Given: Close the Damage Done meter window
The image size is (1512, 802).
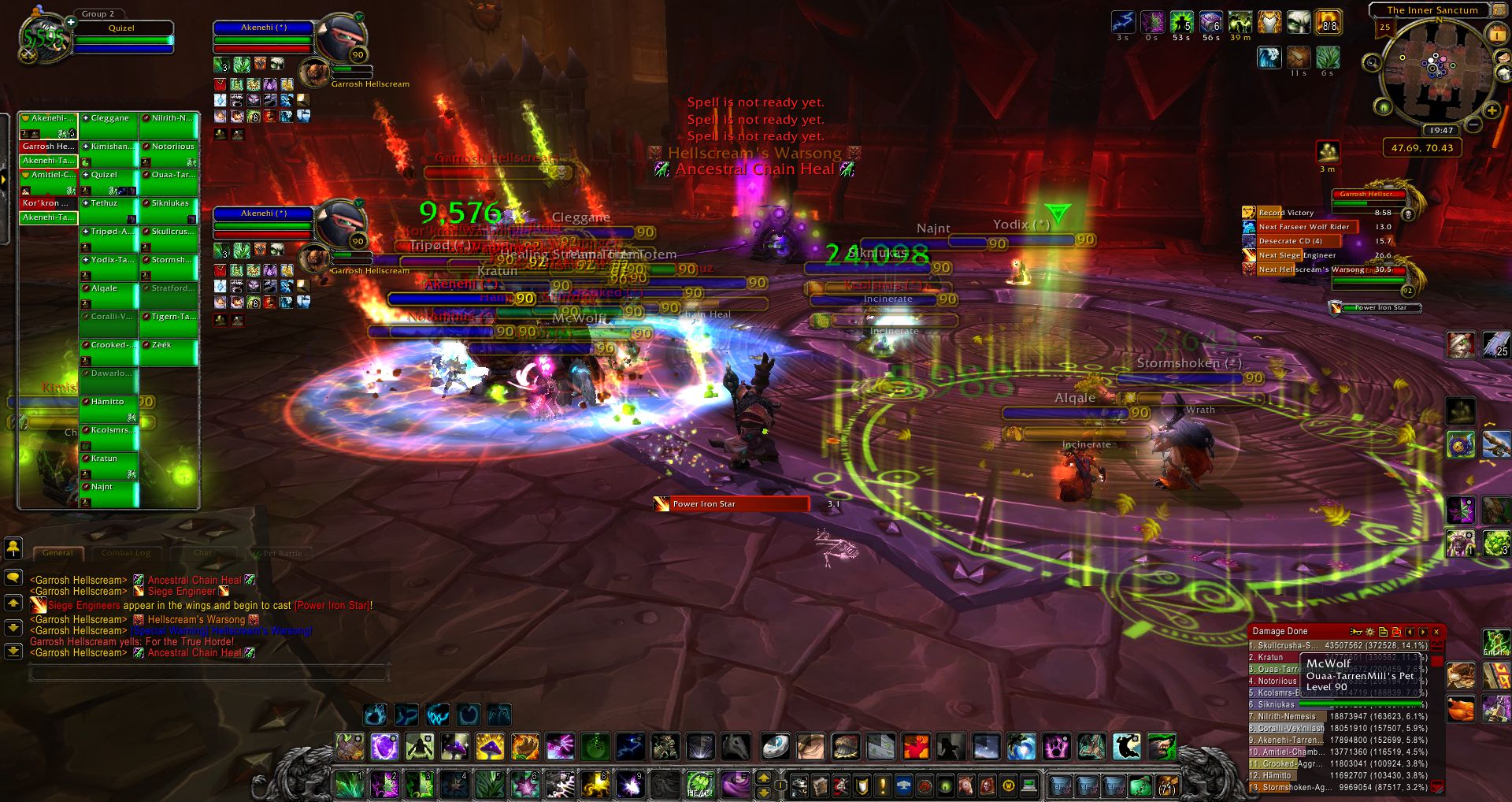Looking at the screenshot, I should (x=1436, y=631).
